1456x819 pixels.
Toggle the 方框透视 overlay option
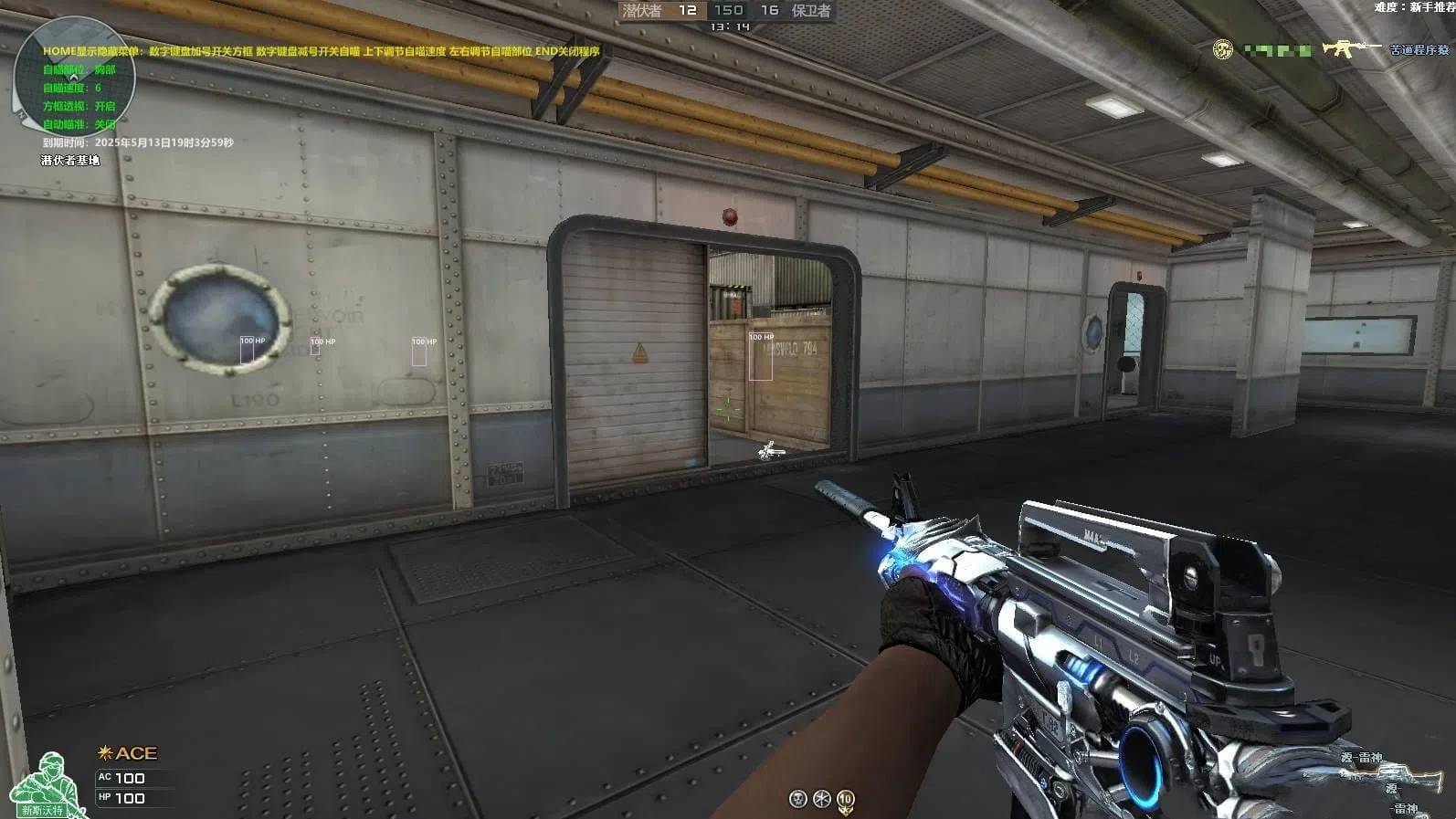click(x=79, y=106)
